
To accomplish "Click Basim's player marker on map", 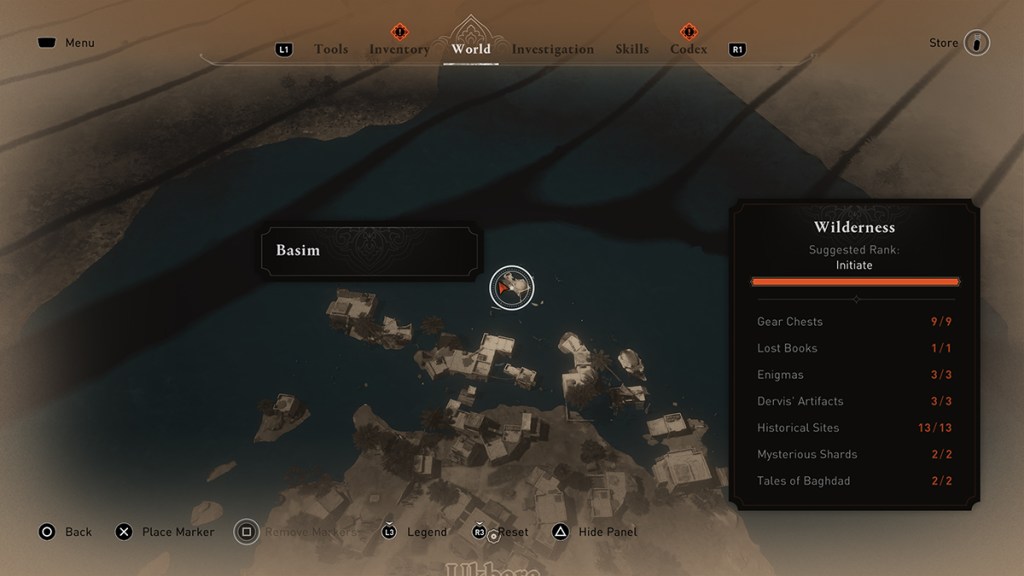I will tap(511, 288).
